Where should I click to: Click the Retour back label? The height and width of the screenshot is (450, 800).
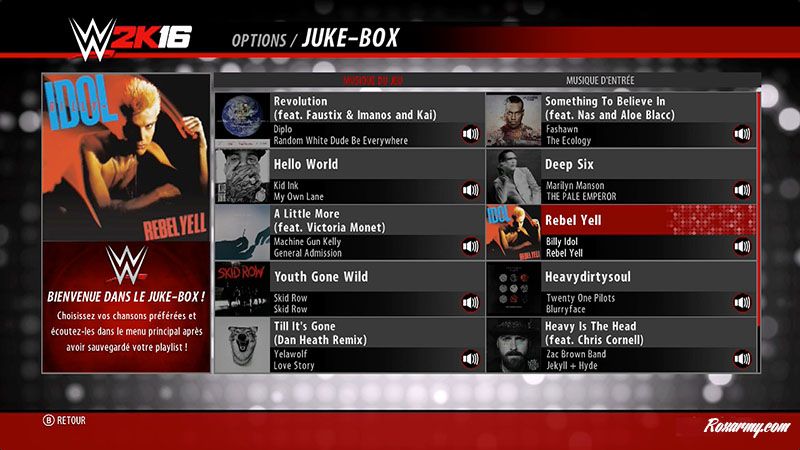point(64,421)
